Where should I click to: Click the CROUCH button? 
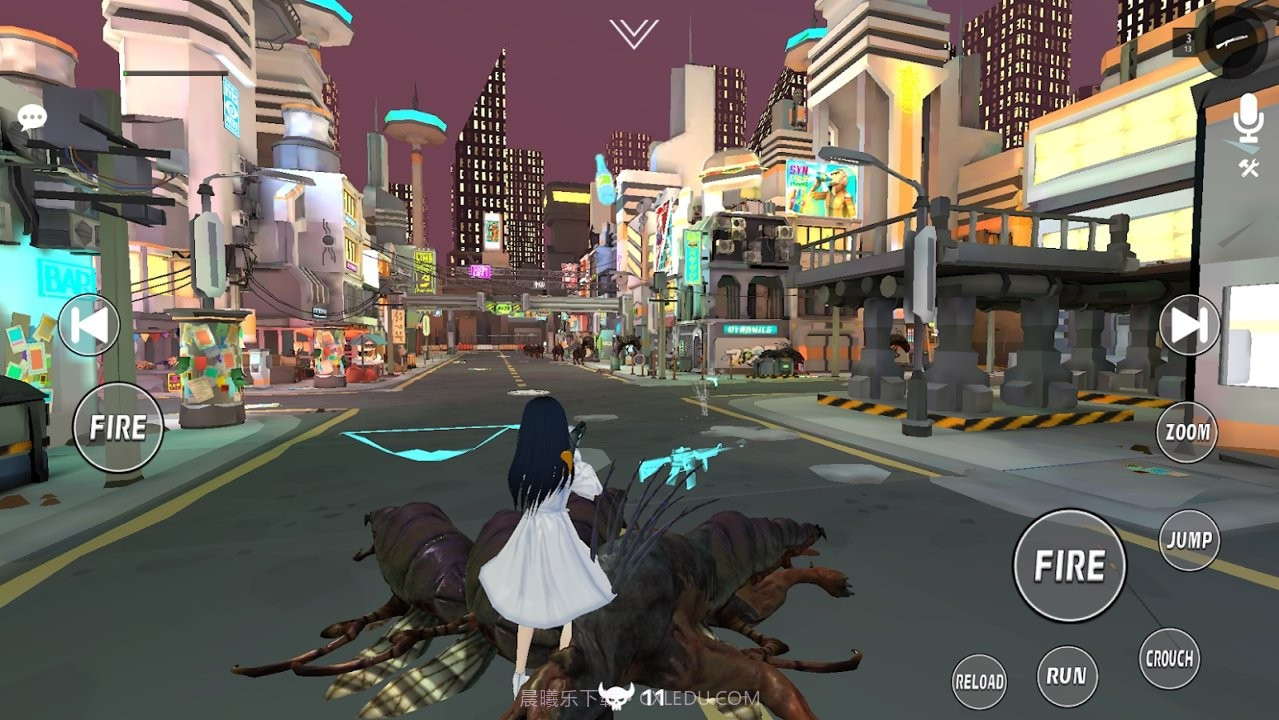coord(1169,658)
